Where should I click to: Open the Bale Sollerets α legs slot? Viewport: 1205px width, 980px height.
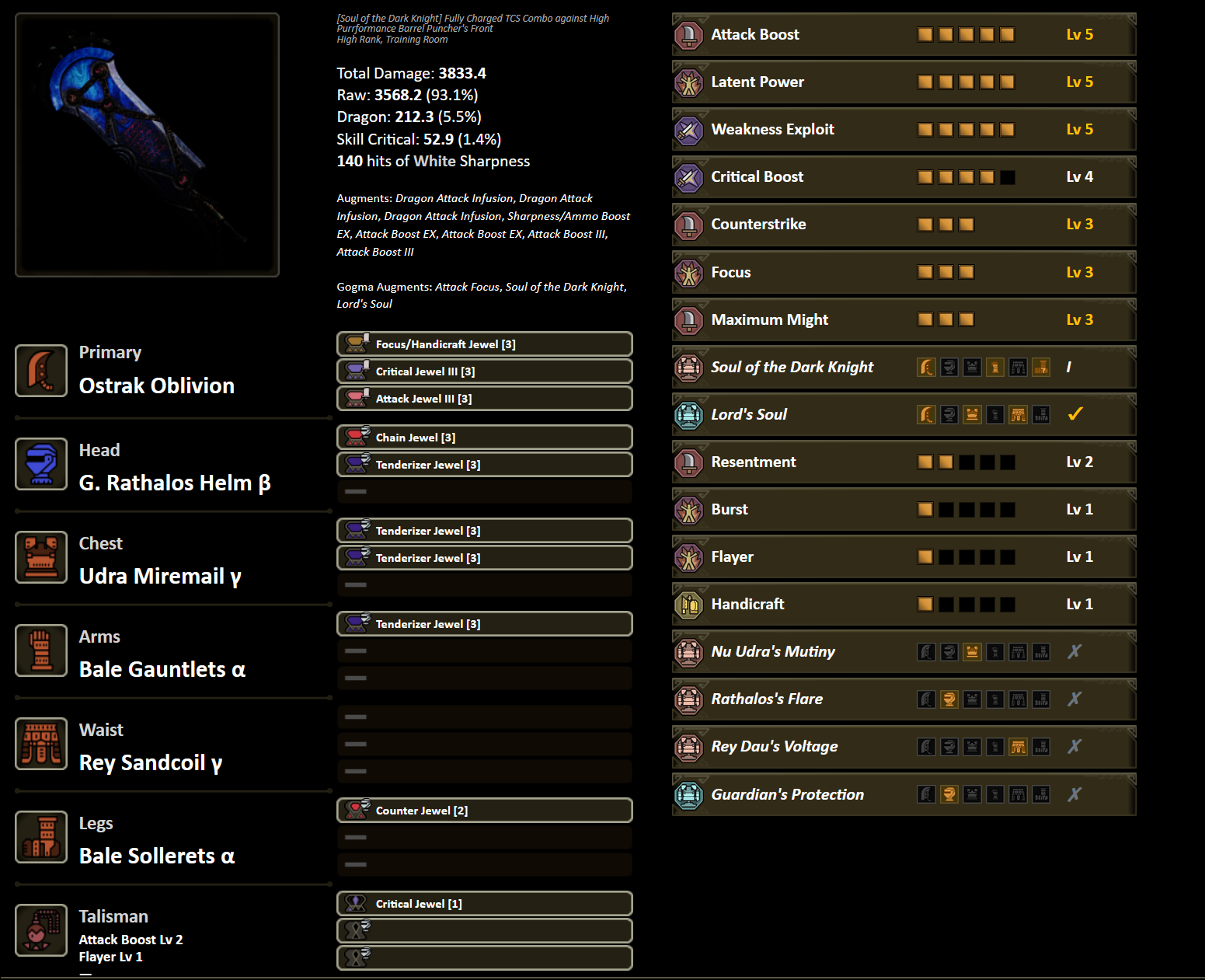pyautogui.click(x=156, y=856)
